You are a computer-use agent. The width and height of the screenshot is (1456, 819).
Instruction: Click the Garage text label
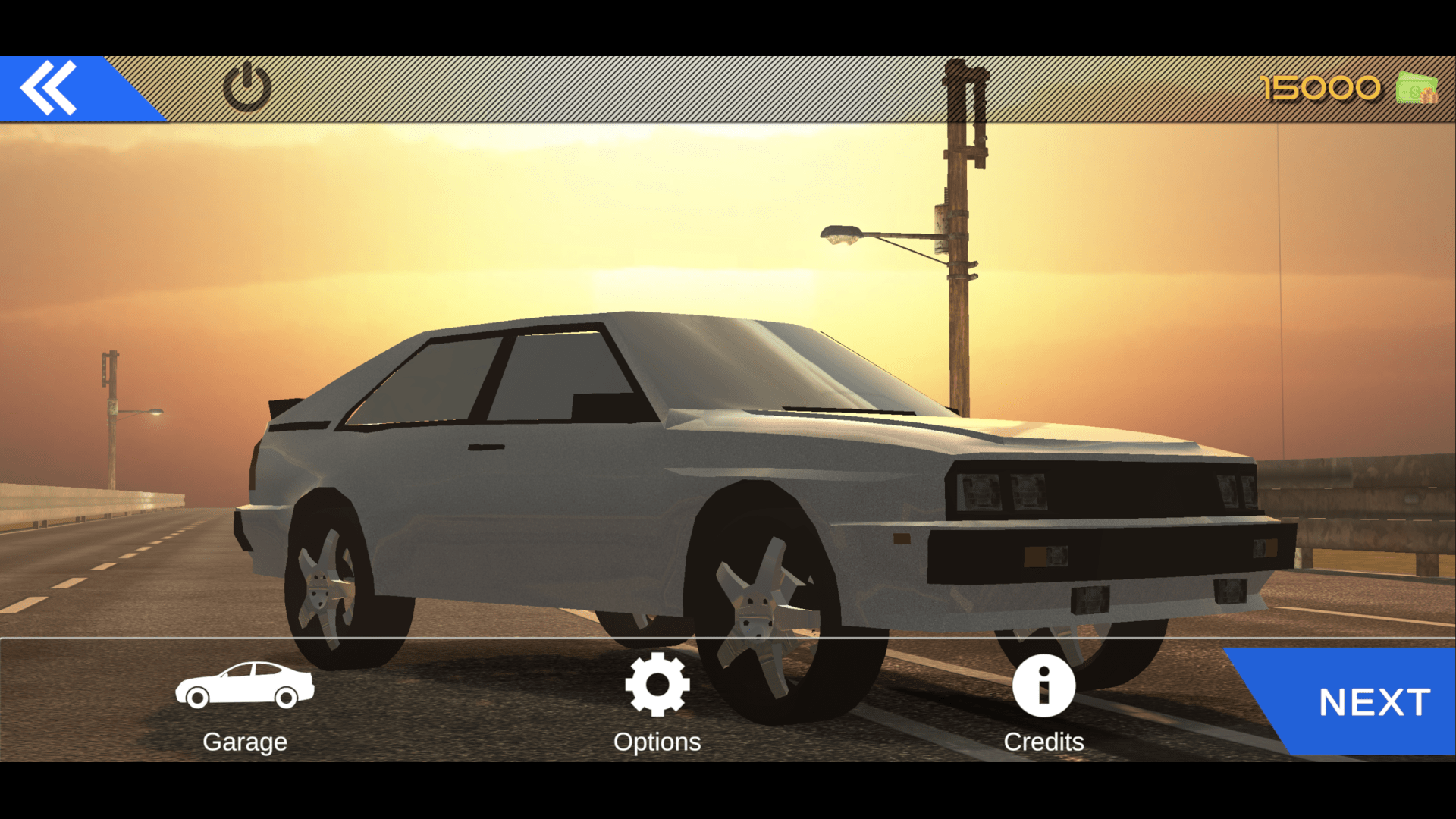pos(244,742)
